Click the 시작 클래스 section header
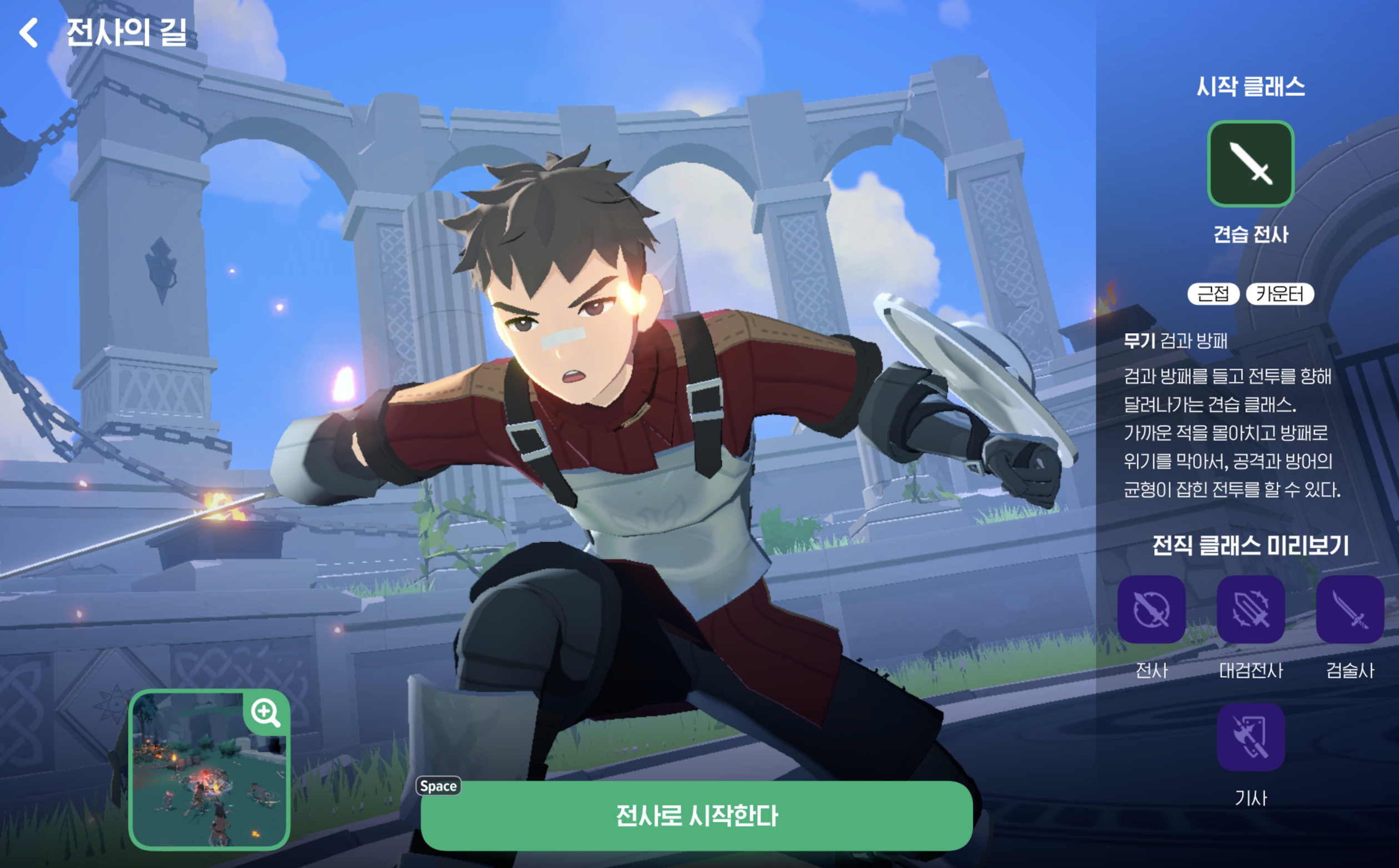Viewport: 1399px width, 868px height. (x=1250, y=87)
